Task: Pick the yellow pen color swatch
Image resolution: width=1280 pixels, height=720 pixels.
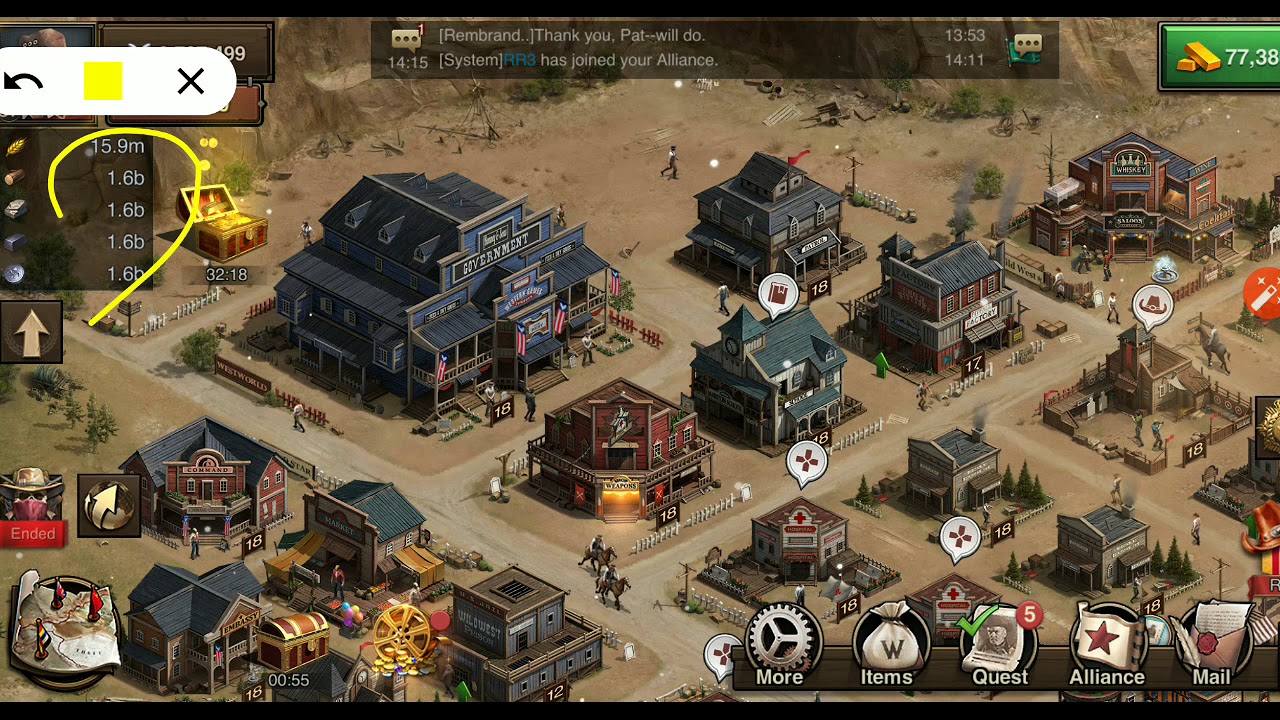Action: point(103,82)
